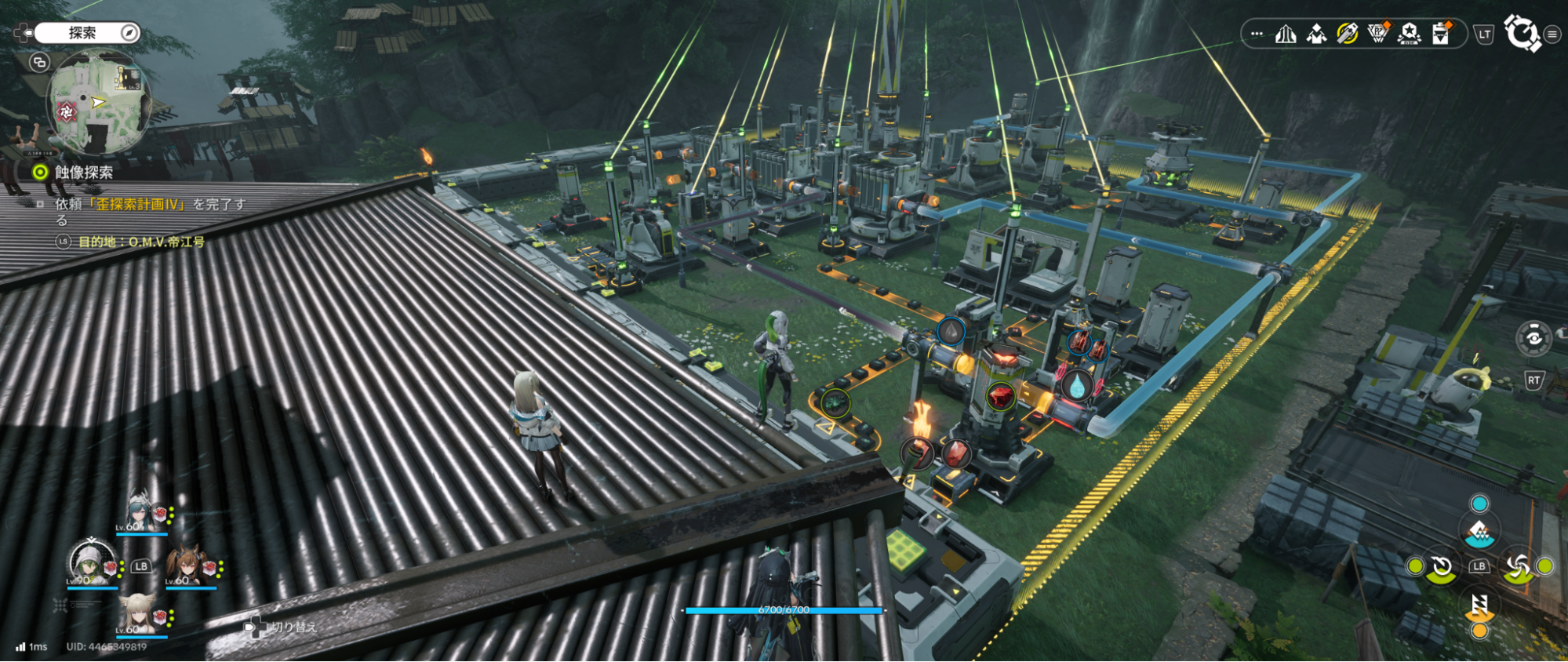Open the star event icon
The image size is (1568, 662).
[x=1409, y=34]
